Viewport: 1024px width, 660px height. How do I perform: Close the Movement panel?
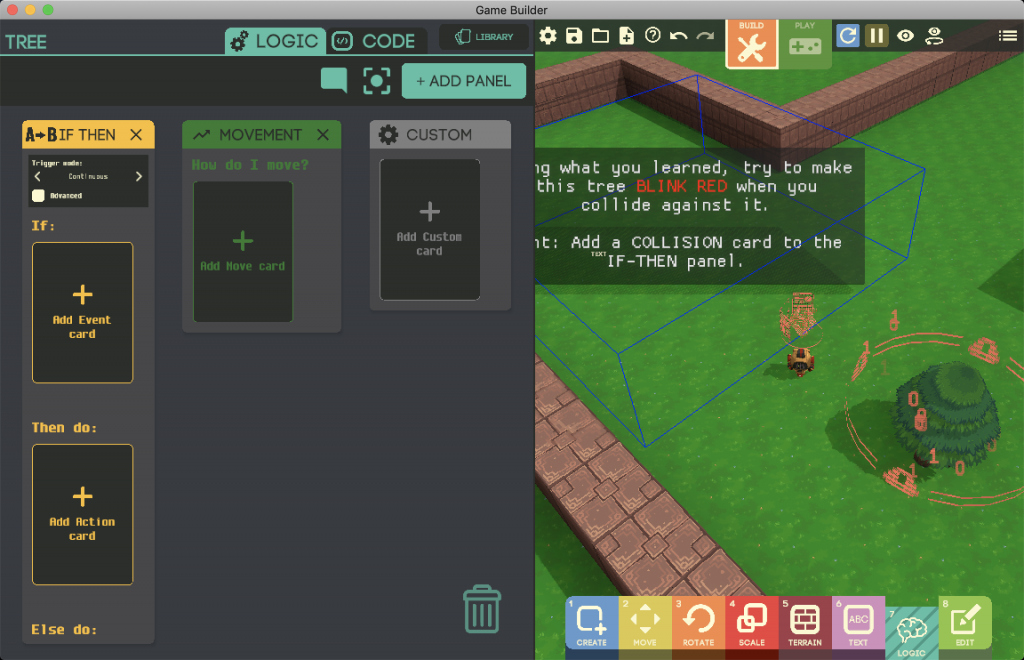[323, 135]
